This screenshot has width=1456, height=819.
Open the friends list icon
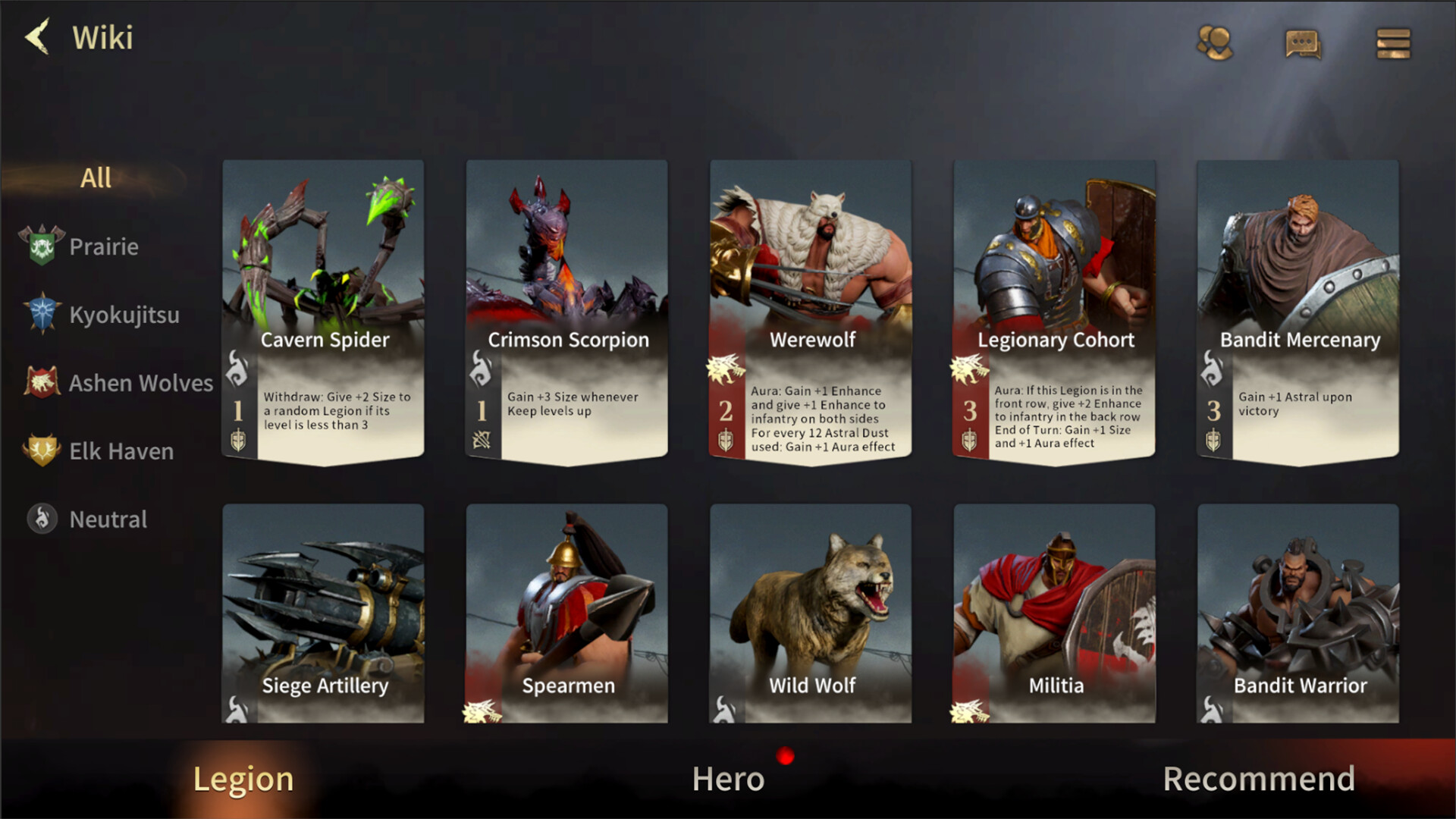[1216, 43]
